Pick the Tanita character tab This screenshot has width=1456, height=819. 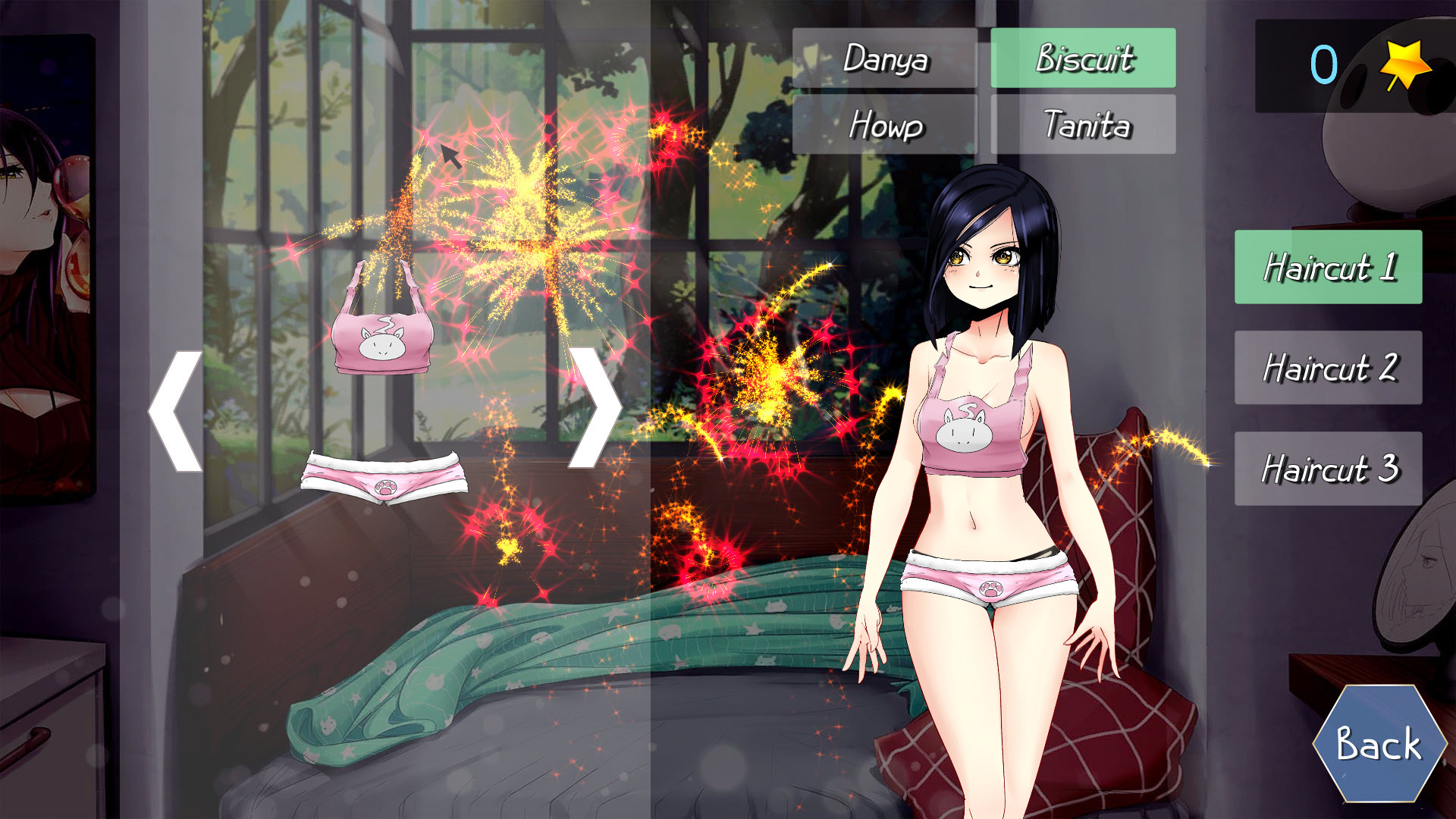(x=1083, y=124)
